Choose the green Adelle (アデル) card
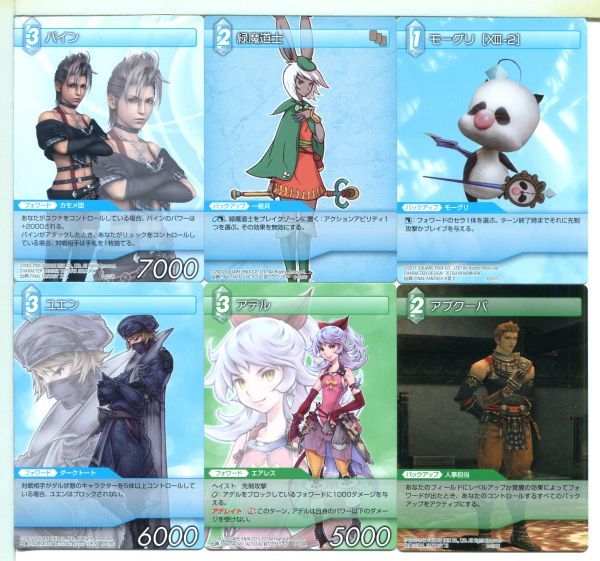This screenshot has width=600, height=561. point(298,418)
